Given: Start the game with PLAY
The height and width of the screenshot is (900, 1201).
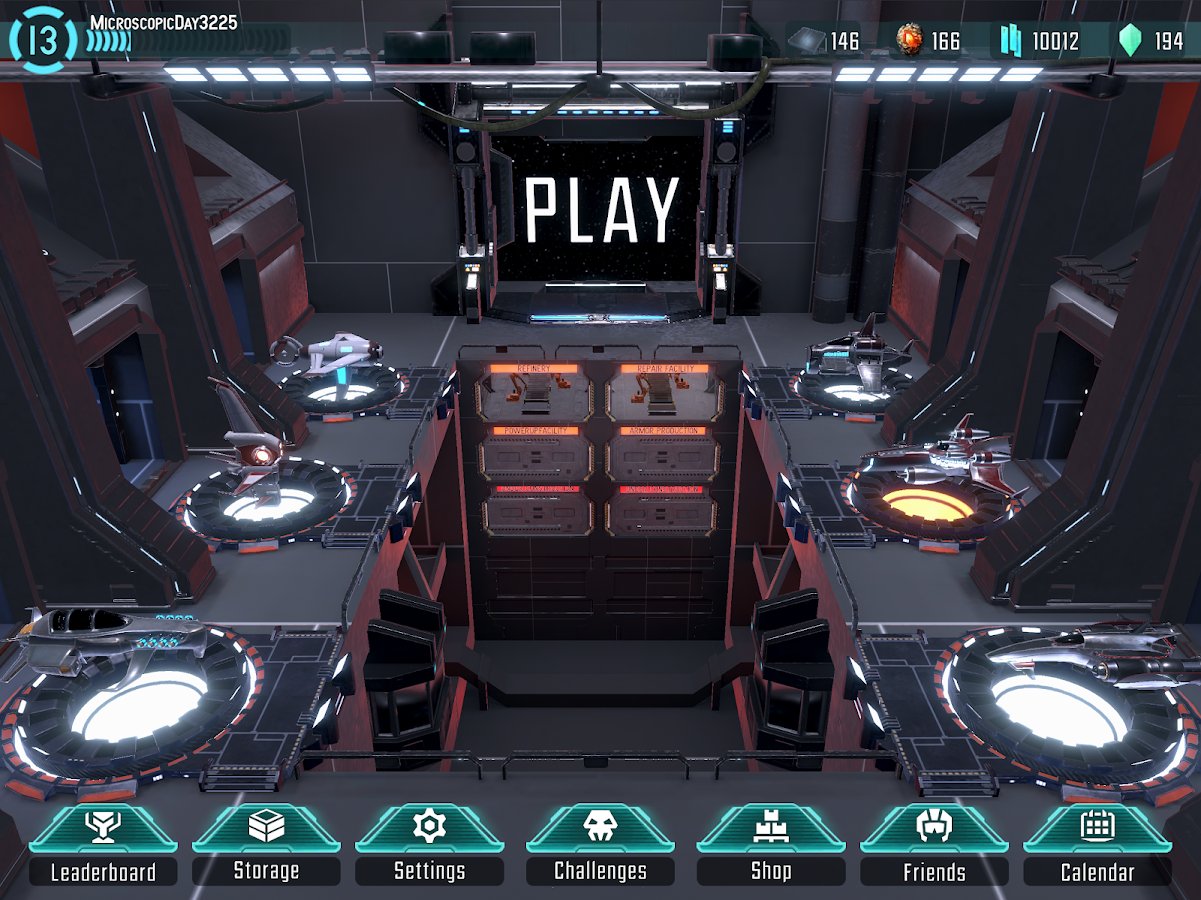Looking at the screenshot, I should pyautogui.click(x=602, y=211).
